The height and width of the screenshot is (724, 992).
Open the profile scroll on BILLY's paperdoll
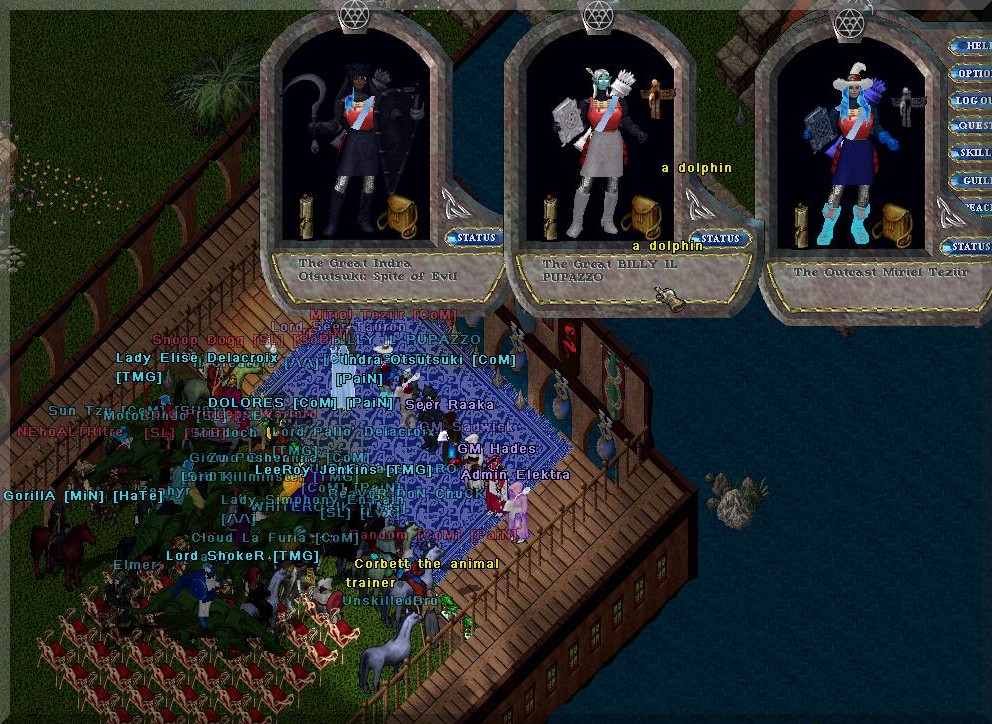pyautogui.click(x=550, y=216)
